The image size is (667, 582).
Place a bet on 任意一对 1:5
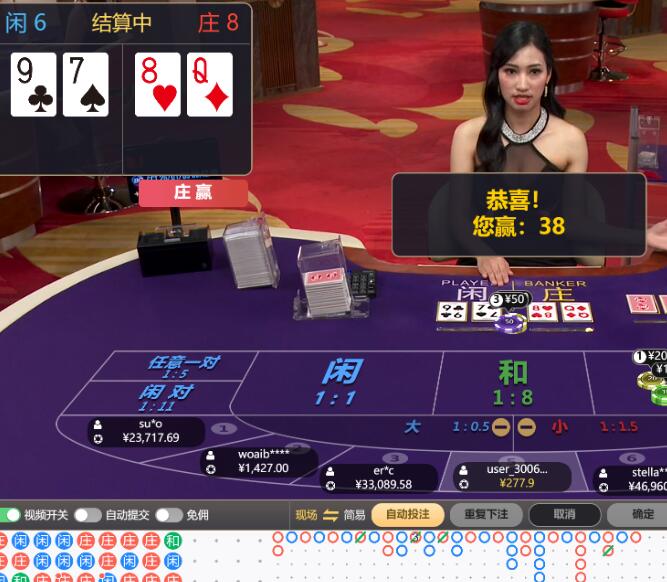183,366
